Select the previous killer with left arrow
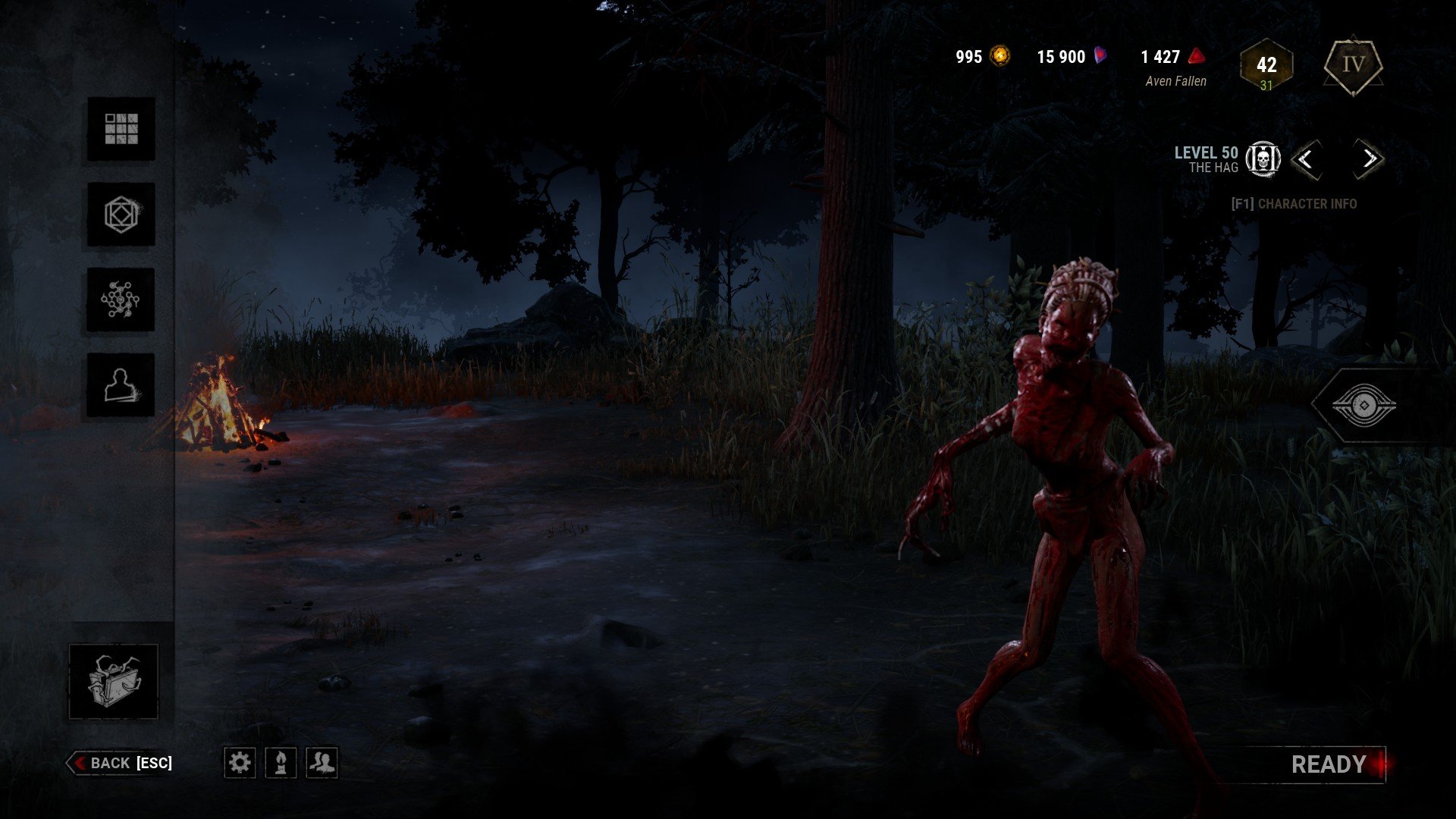1456x819 pixels. [1305, 159]
